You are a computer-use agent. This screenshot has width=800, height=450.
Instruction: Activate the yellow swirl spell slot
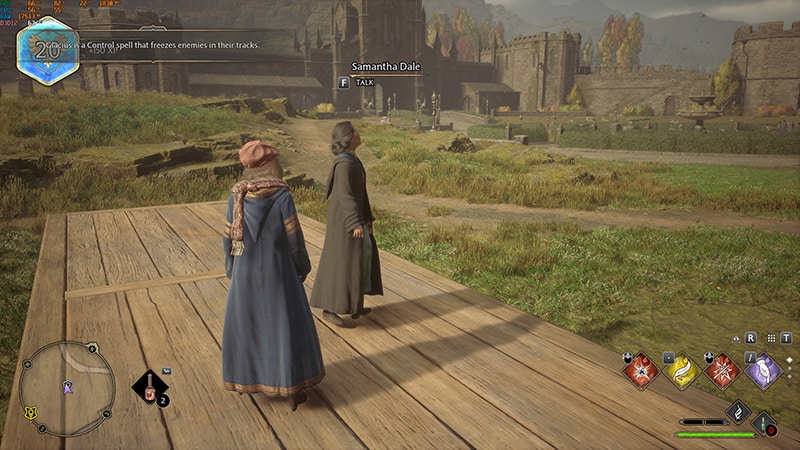click(x=682, y=371)
